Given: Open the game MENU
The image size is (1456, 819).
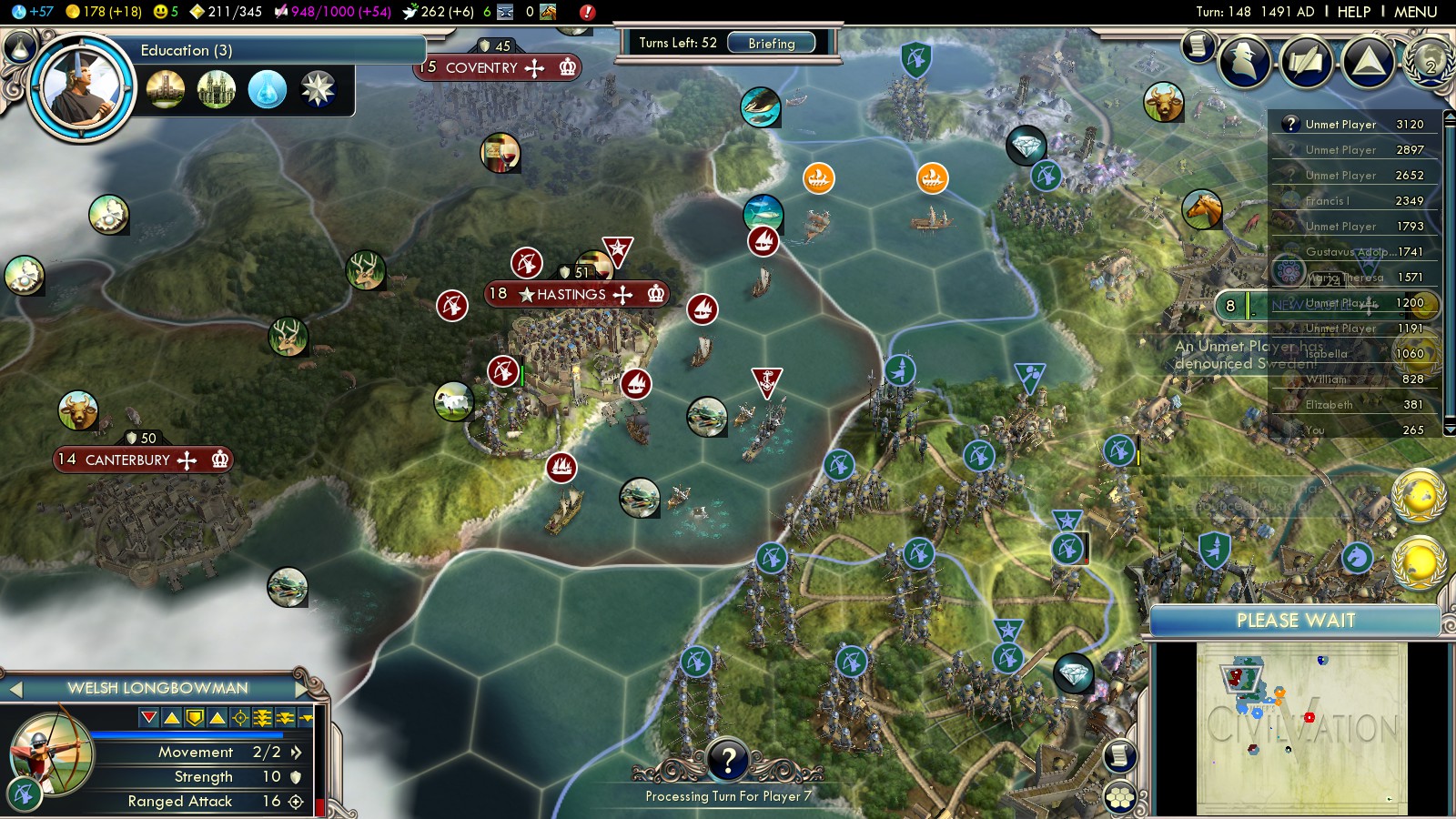Looking at the screenshot, I should [1415, 12].
